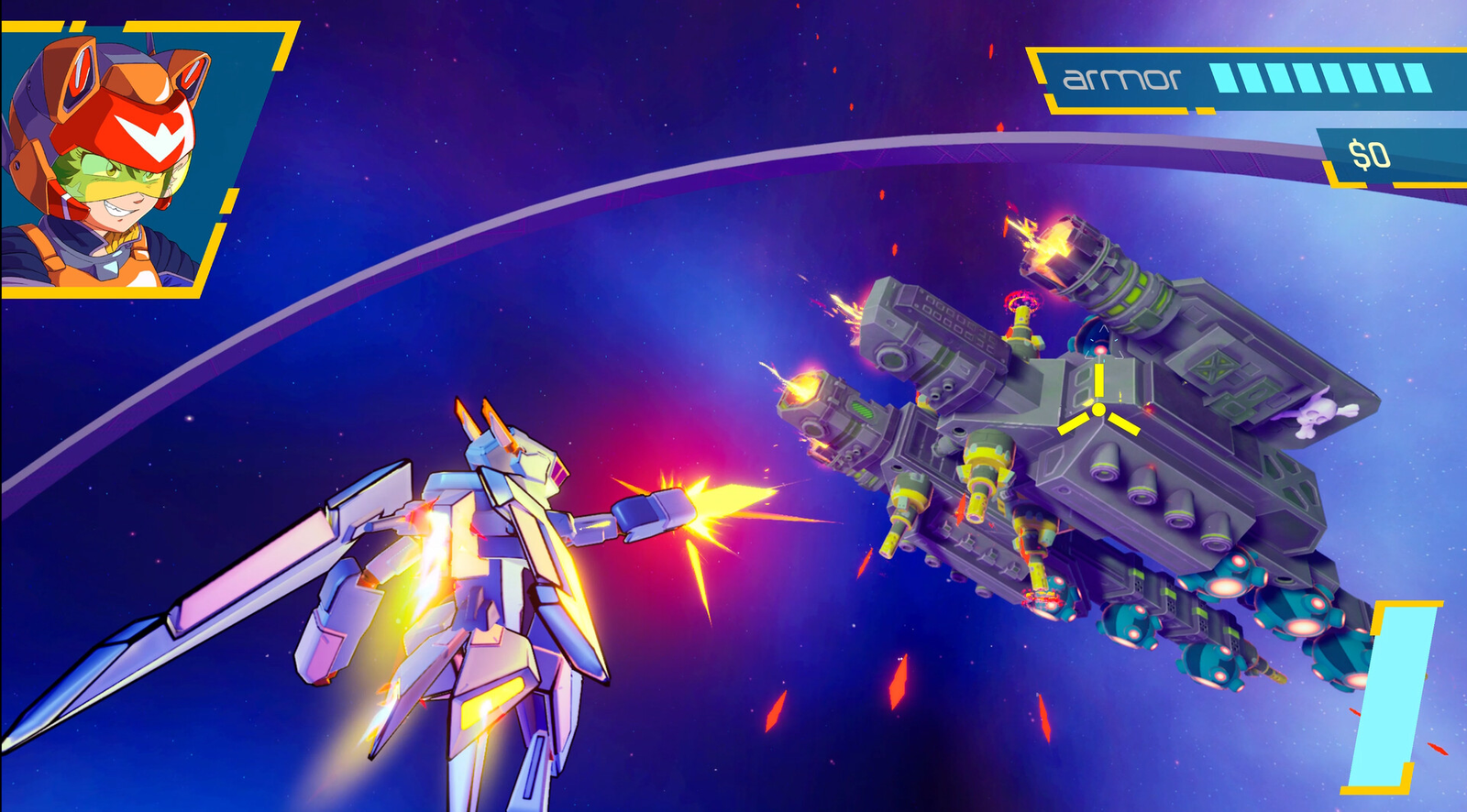The image size is (1467, 812).
Task: Click the glowing green vent panel on the enemy turret
Action: point(861,411)
